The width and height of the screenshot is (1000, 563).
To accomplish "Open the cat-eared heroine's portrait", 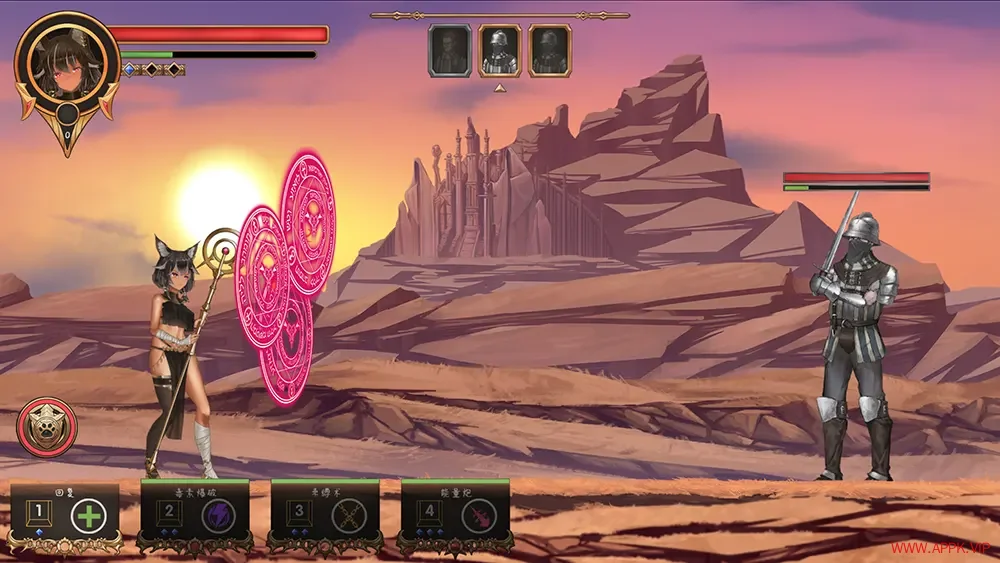I will tap(66, 63).
